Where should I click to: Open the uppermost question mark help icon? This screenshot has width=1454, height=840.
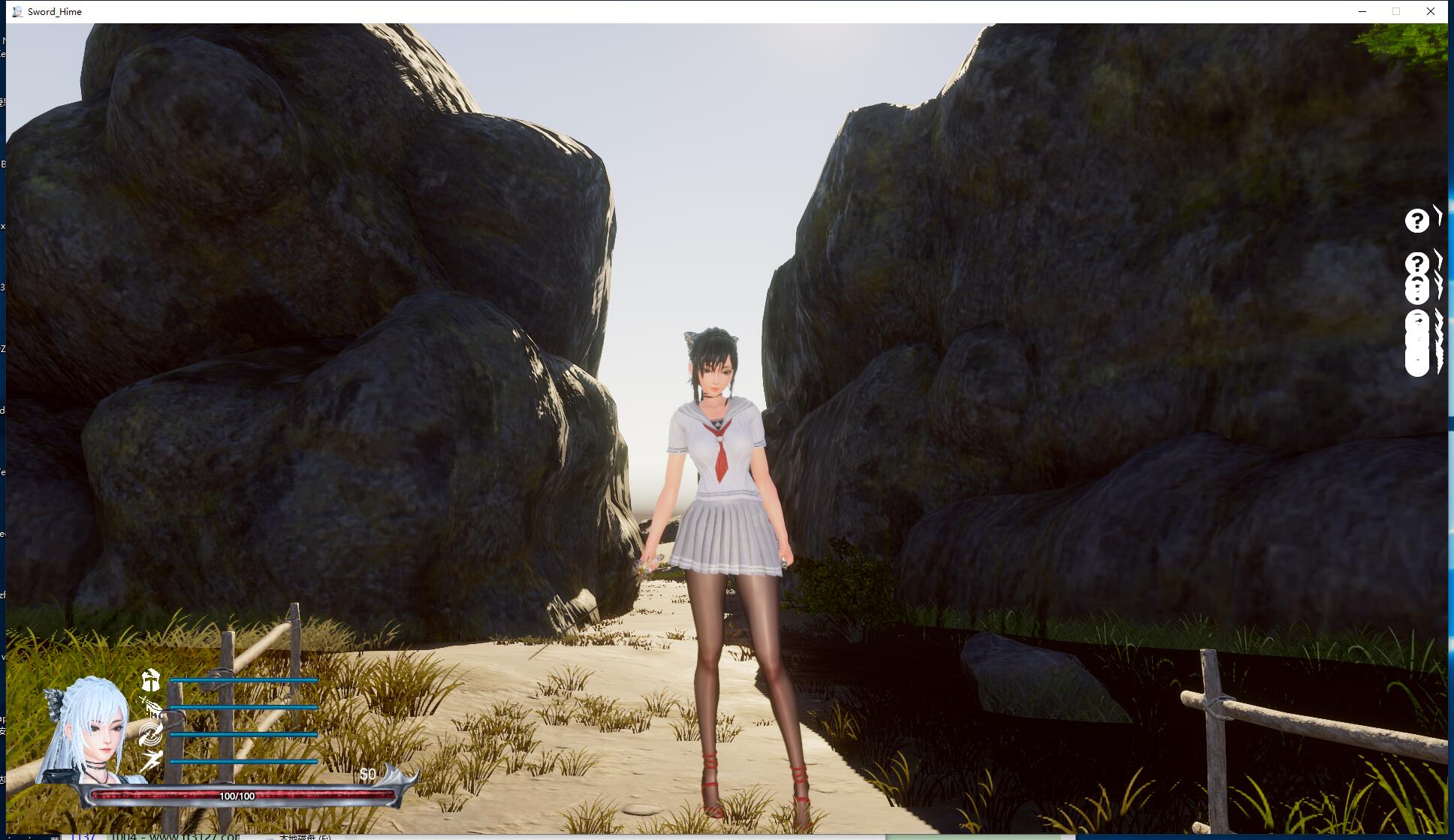tap(1416, 221)
